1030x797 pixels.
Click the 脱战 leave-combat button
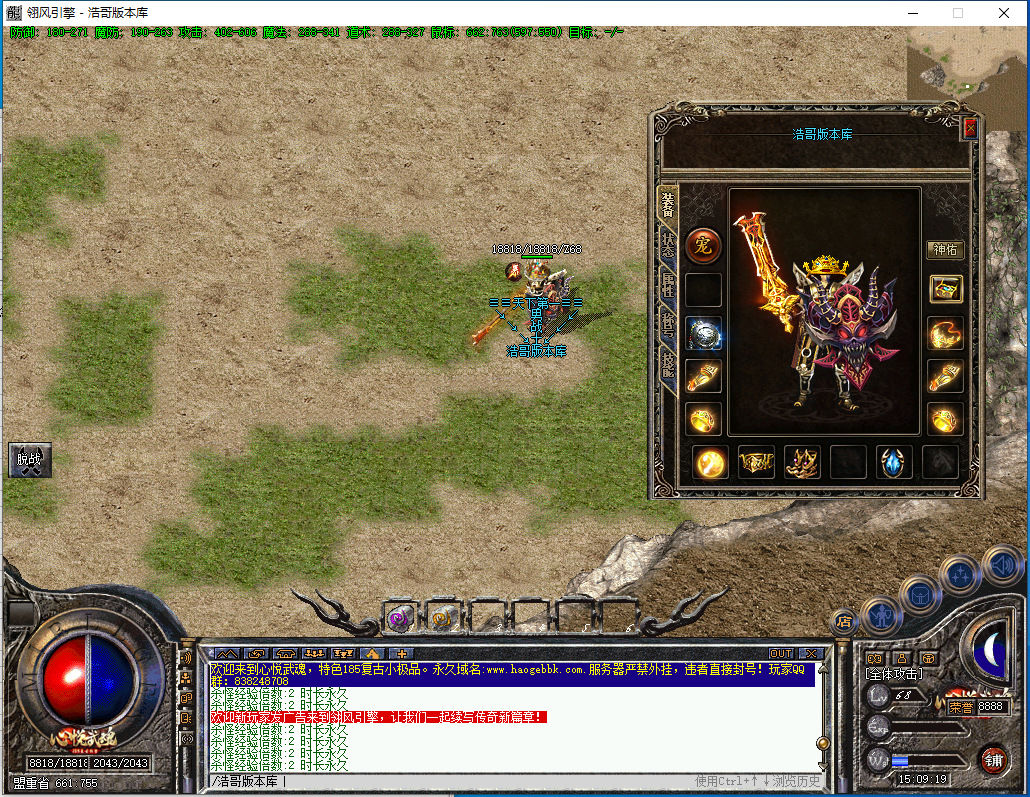tap(29, 460)
